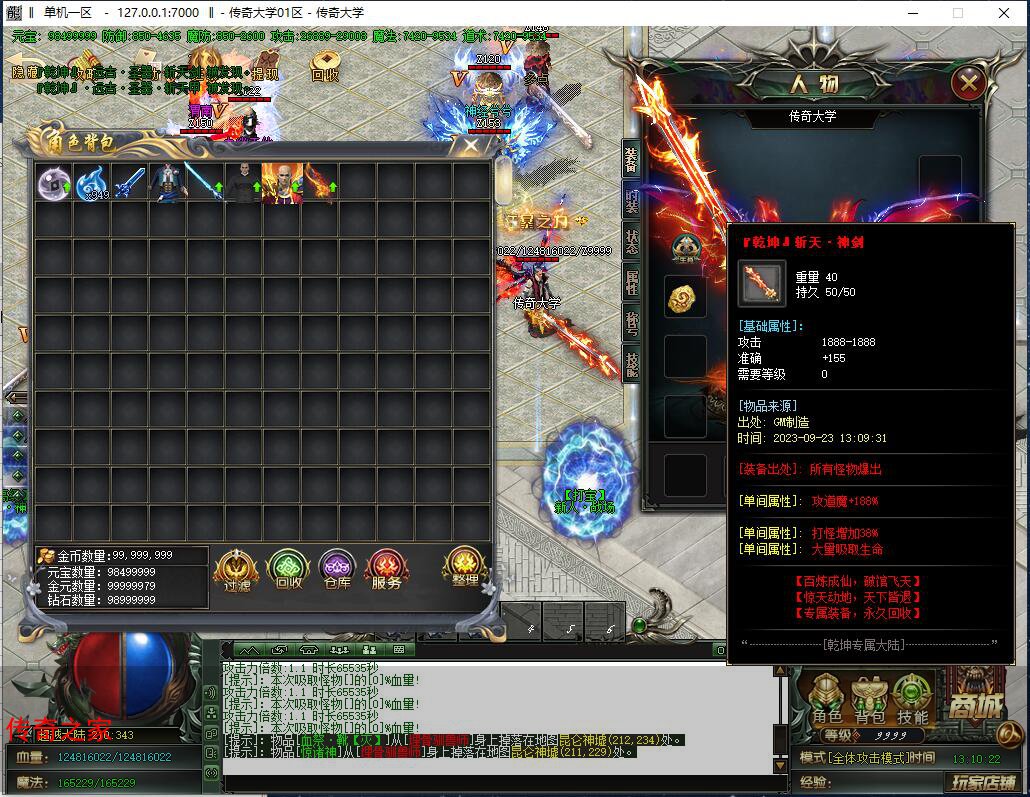Select the bald monk costume on orange background
Image resolution: width=1030 pixels, height=797 pixels.
[281, 184]
